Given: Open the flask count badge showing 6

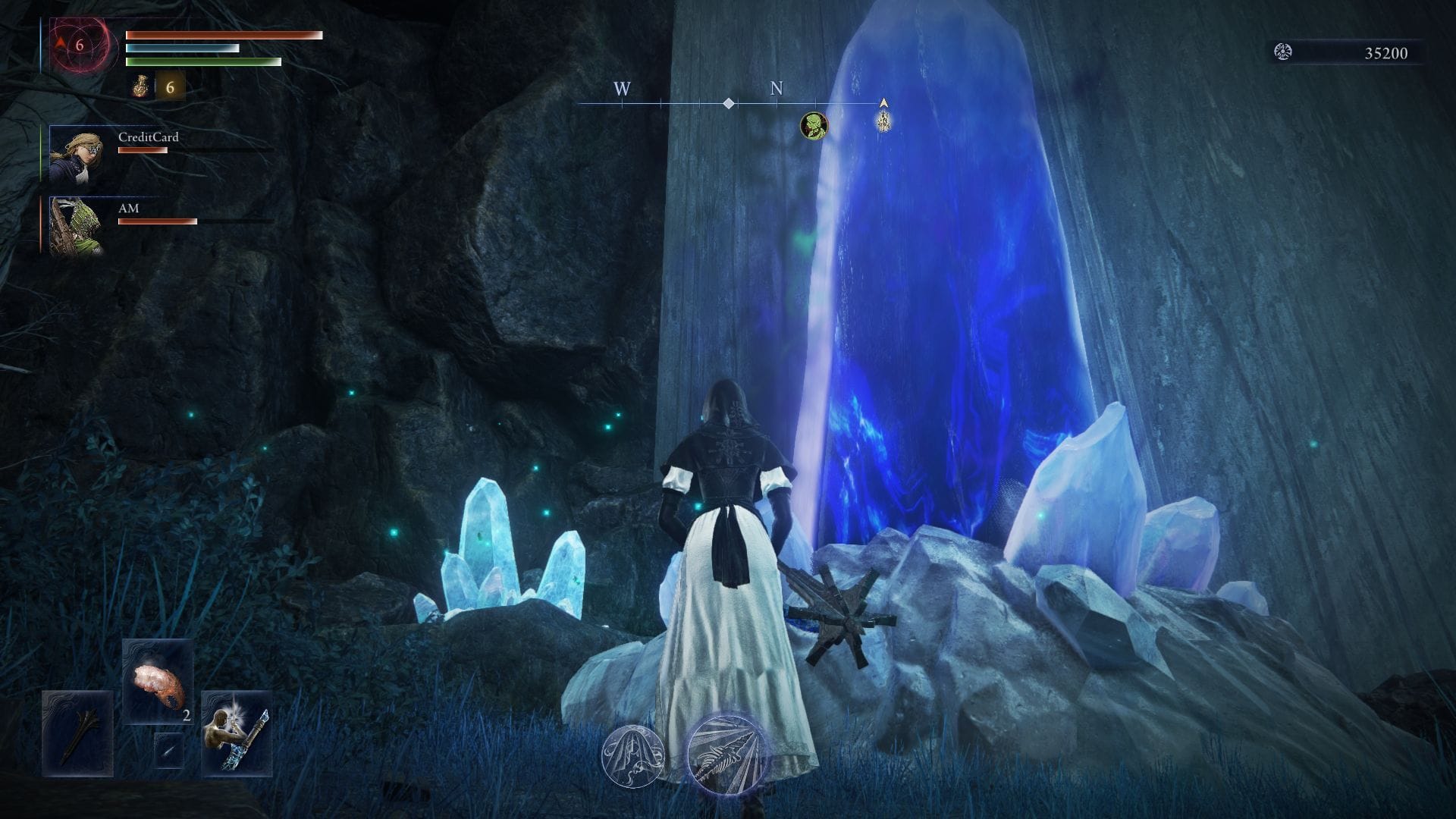Looking at the screenshot, I should point(171,88).
